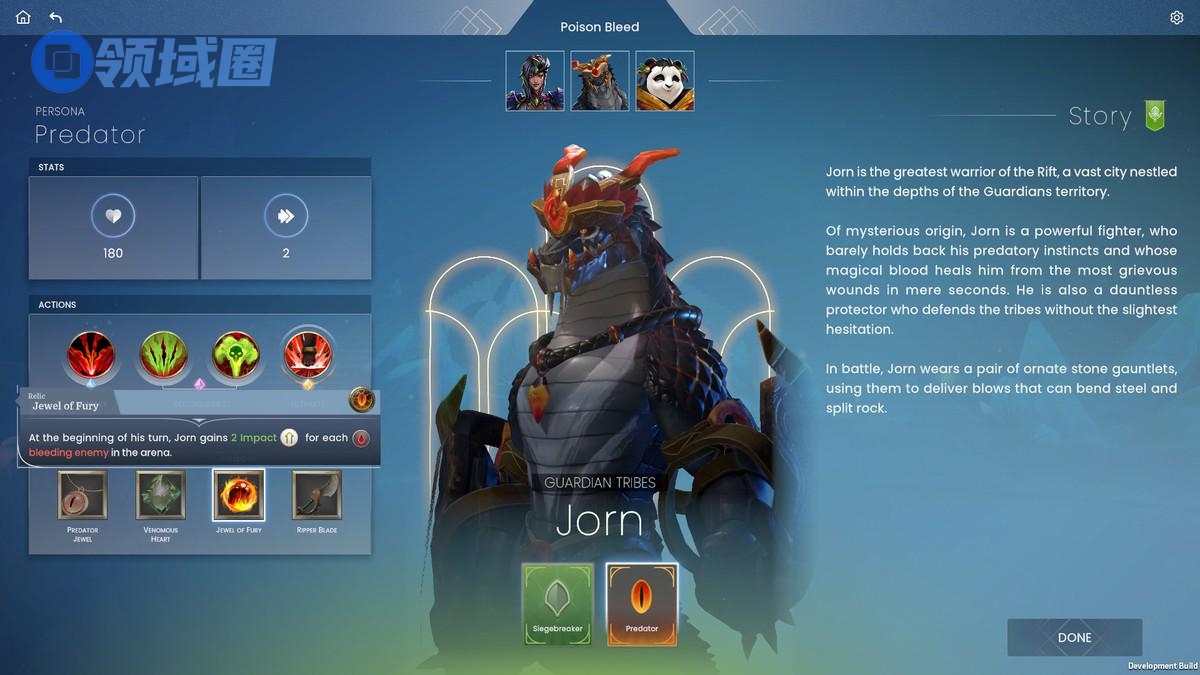Confirm with the DONE button
Viewport: 1200px width, 675px height.
point(1074,637)
